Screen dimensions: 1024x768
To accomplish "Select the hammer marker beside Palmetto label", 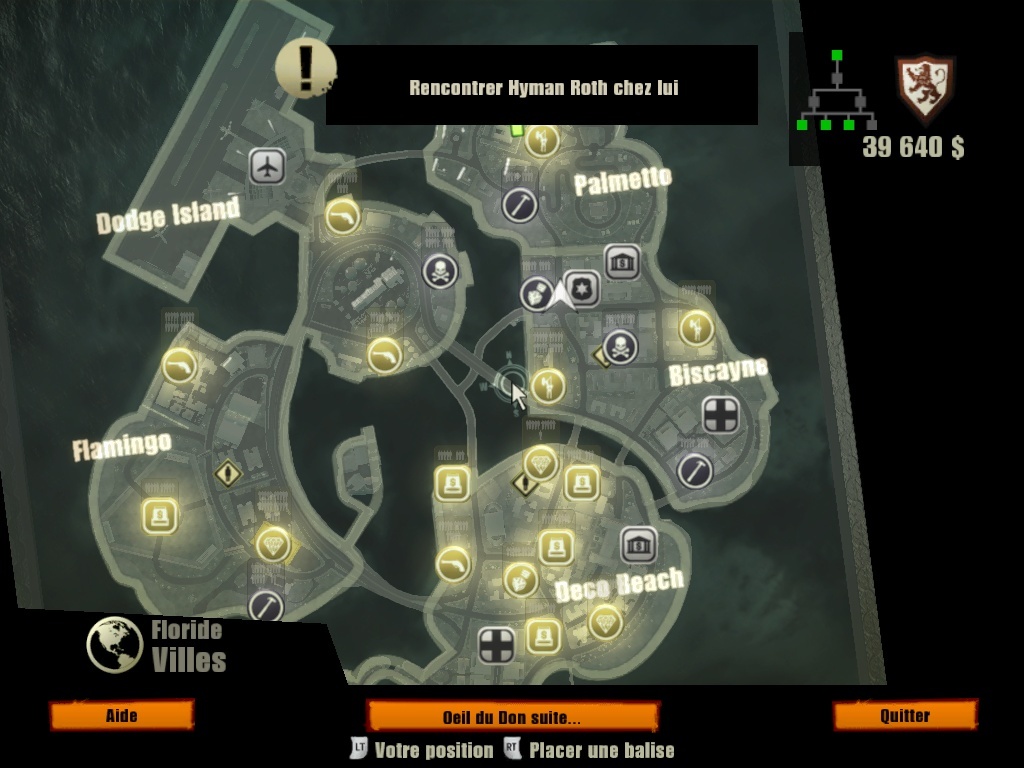I will tap(519, 206).
